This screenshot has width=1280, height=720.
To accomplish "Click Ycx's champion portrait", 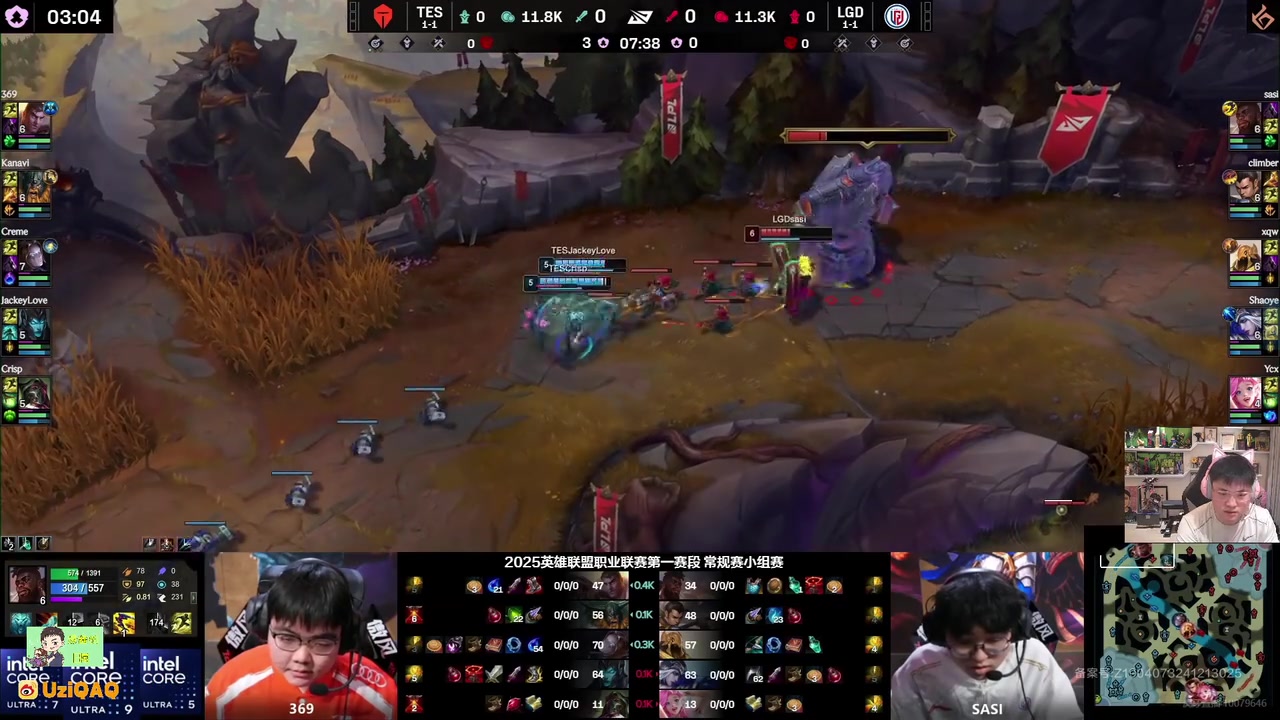I will pos(1245,393).
